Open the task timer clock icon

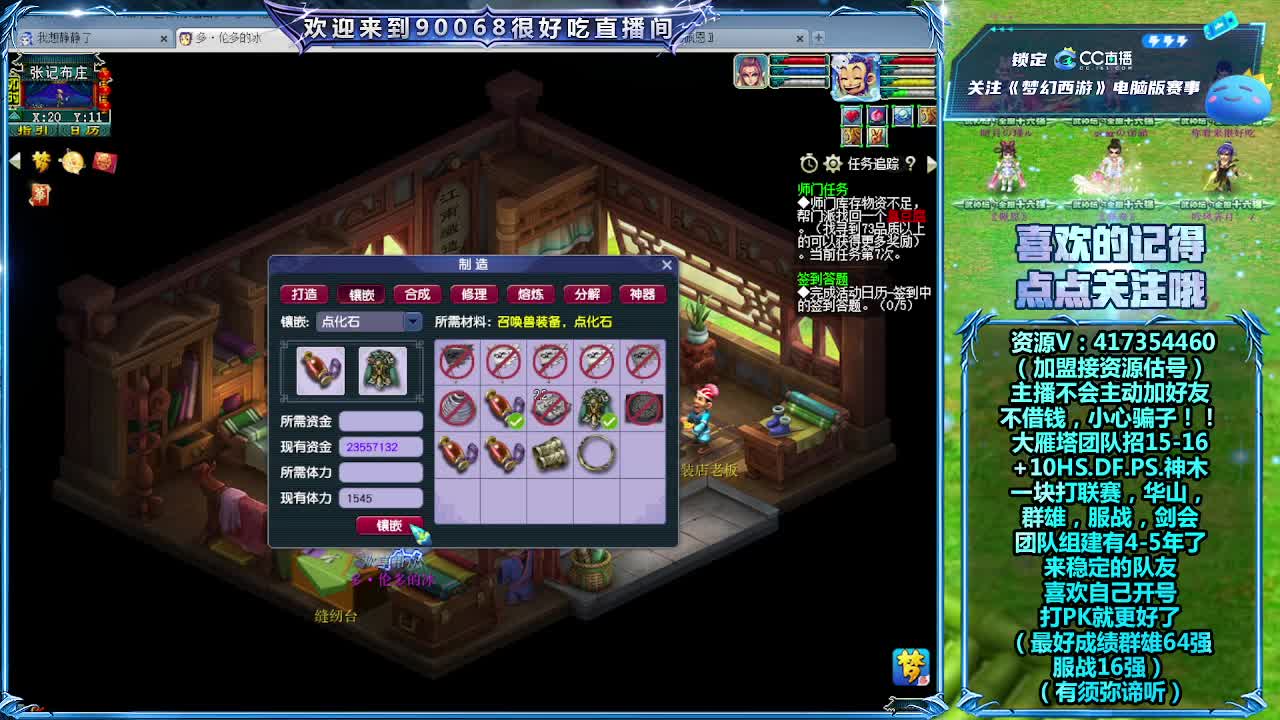click(808, 163)
